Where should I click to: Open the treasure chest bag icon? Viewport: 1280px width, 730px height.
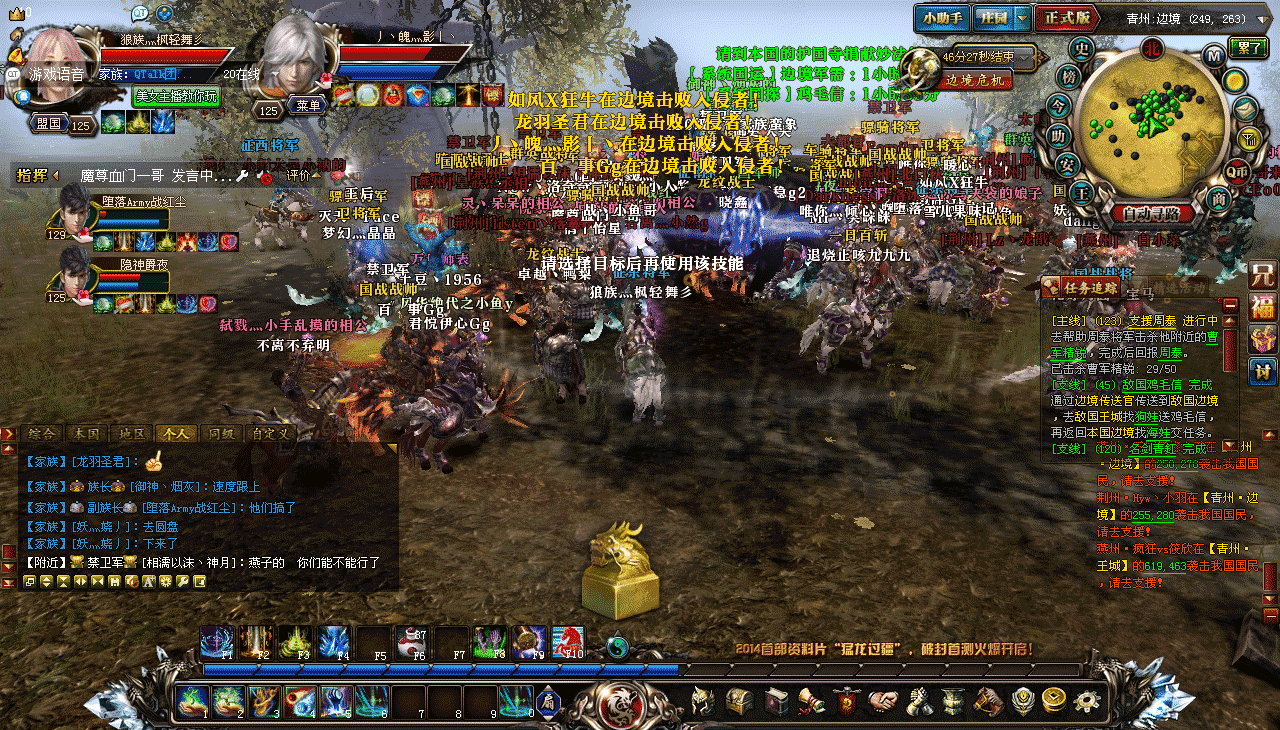click(740, 701)
